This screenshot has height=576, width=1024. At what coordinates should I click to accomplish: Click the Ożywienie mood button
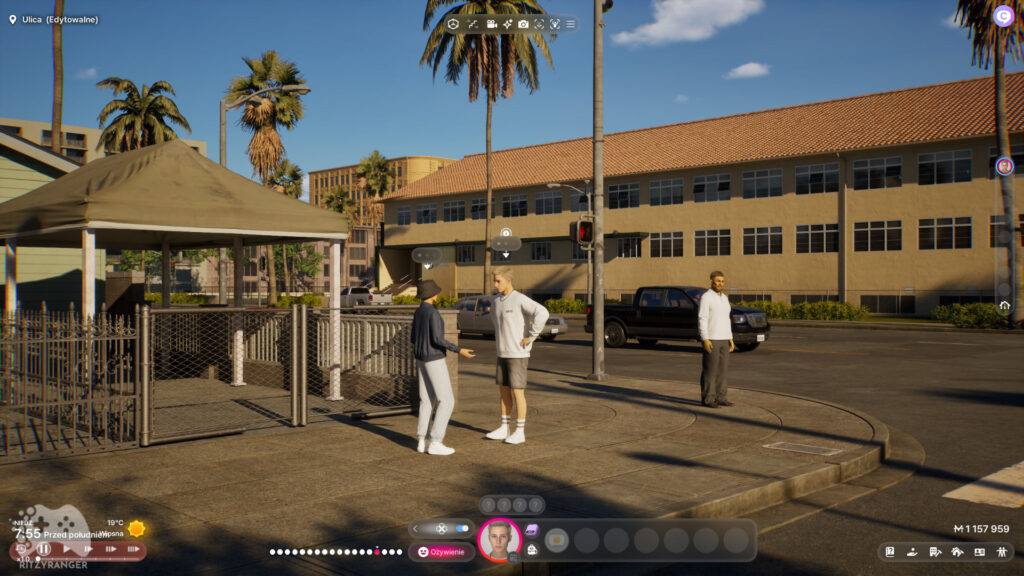point(441,552)
